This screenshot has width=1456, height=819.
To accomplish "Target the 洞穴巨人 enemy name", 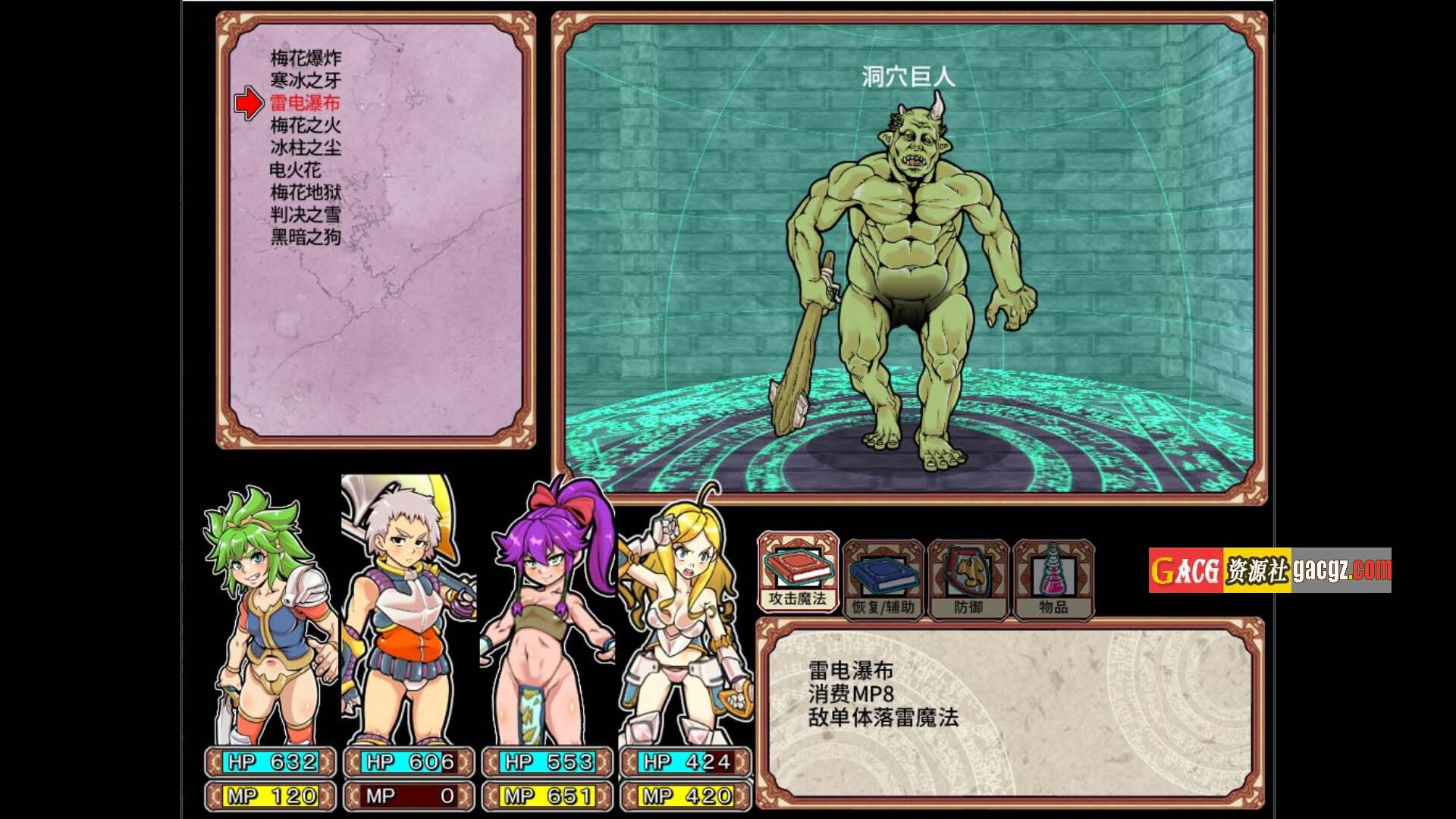I will (x=908, y=77).
